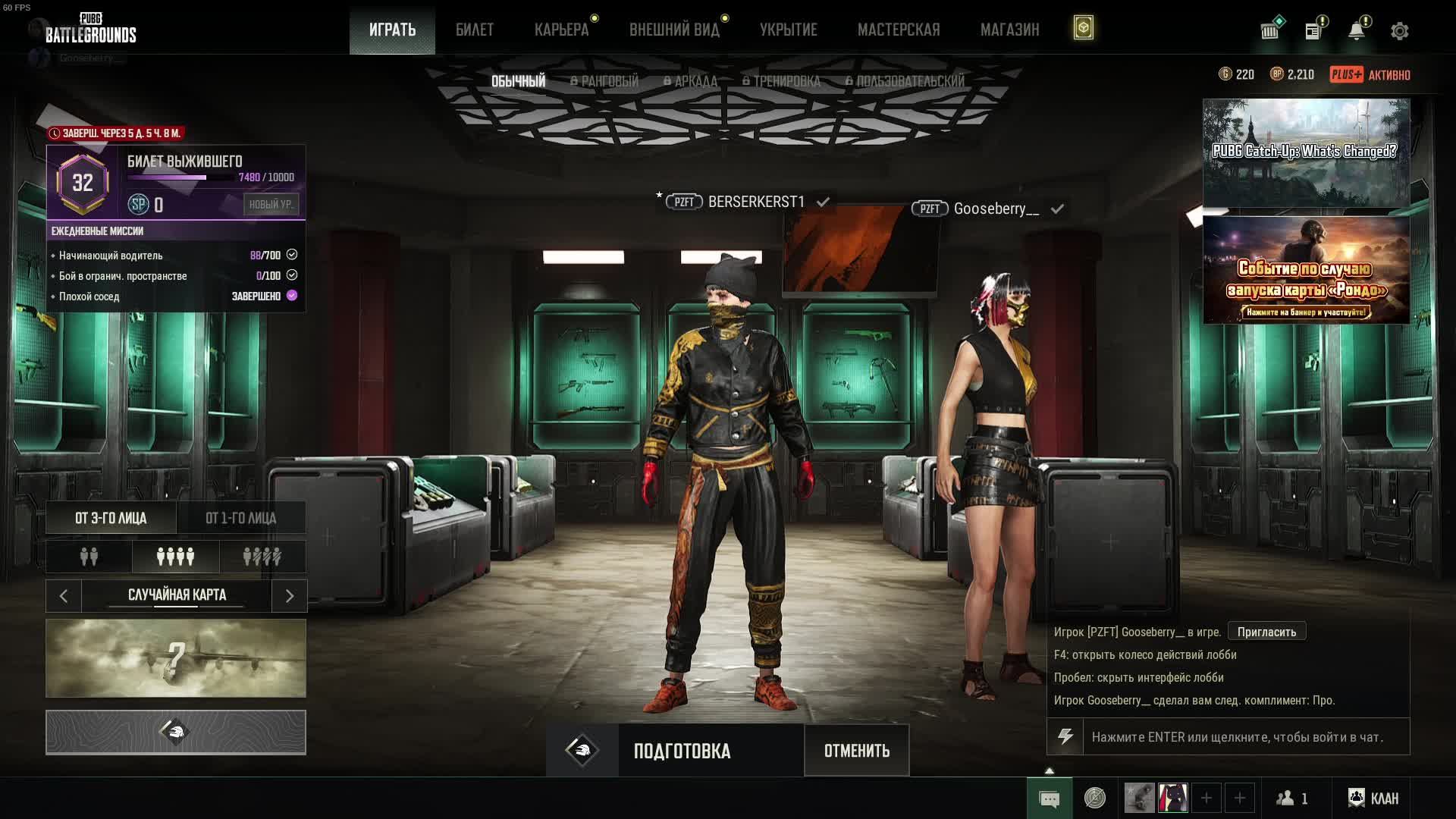Open settings with the gear icon

click(1400, 31)
